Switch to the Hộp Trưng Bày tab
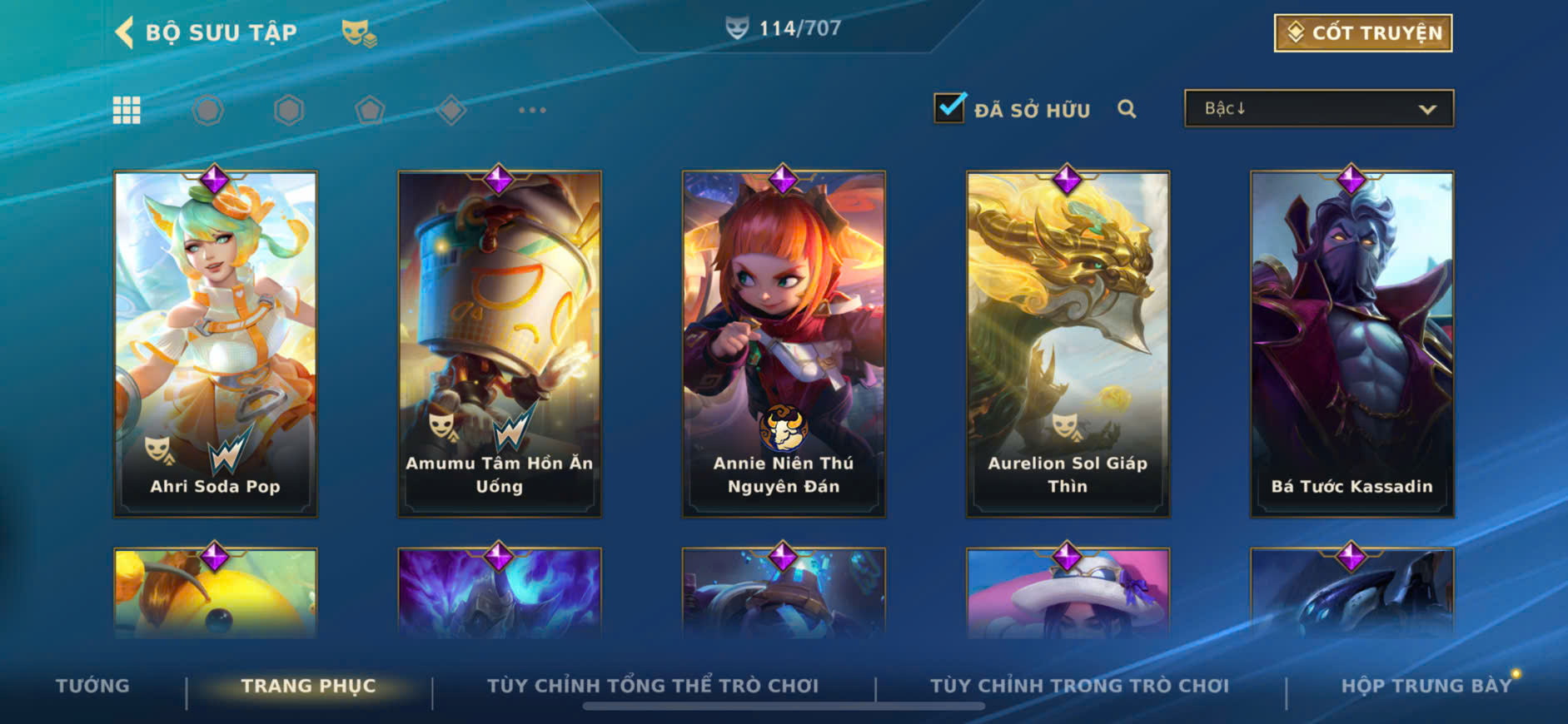 [x=1425, y=686]
